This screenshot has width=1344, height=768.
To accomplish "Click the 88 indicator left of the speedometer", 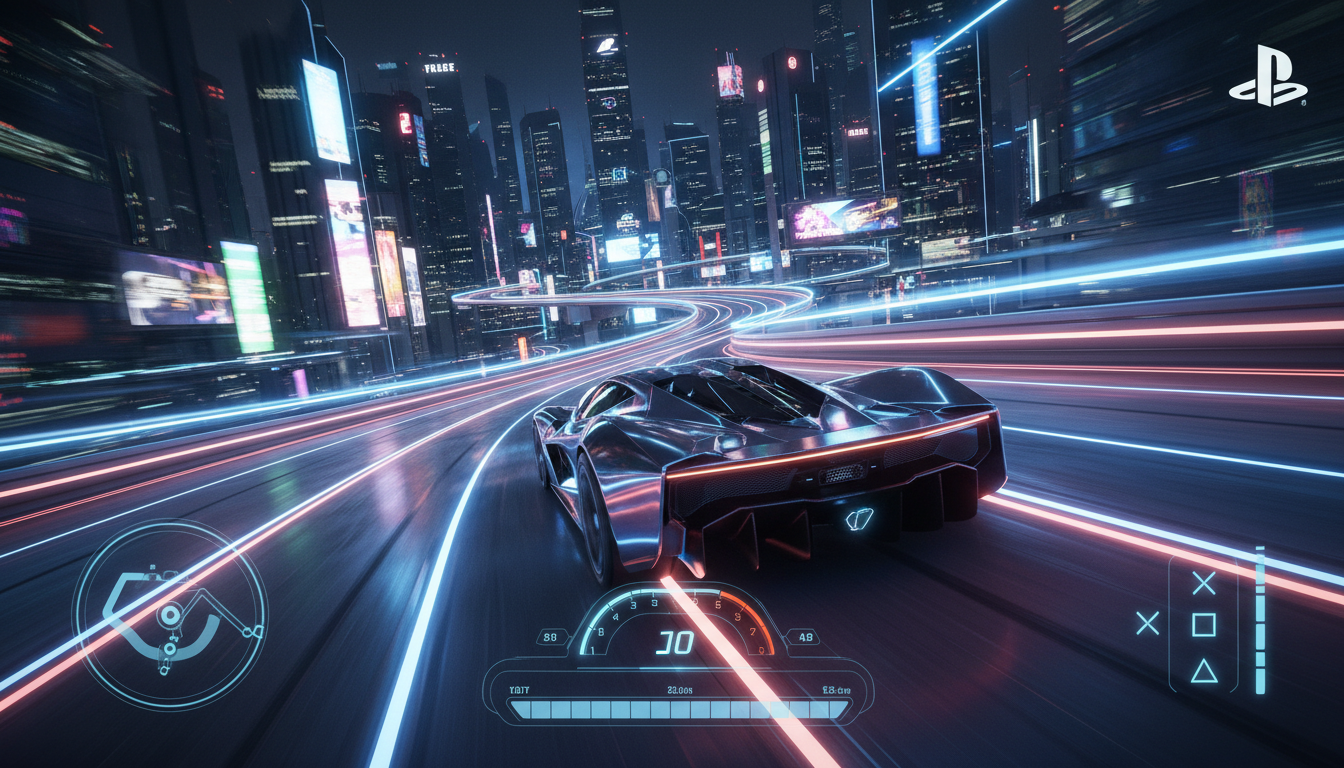I will [551, 636].
